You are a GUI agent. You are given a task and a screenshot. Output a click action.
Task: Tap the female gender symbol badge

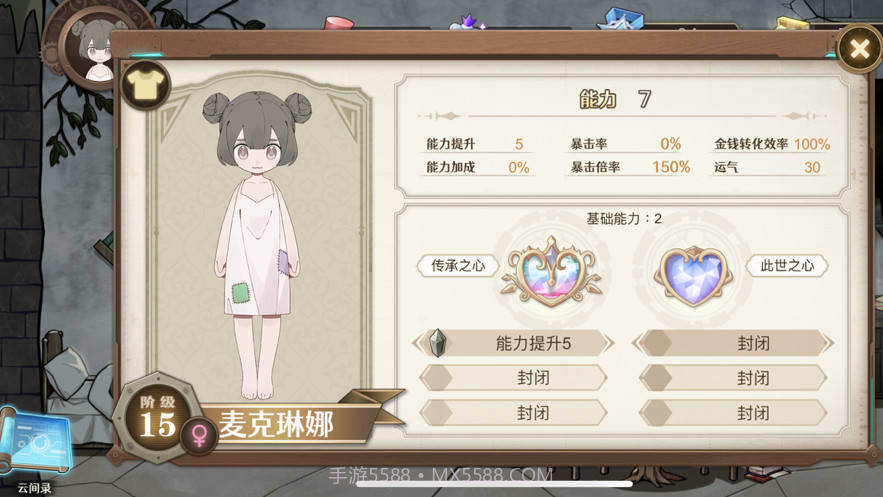tap(200, 435)
